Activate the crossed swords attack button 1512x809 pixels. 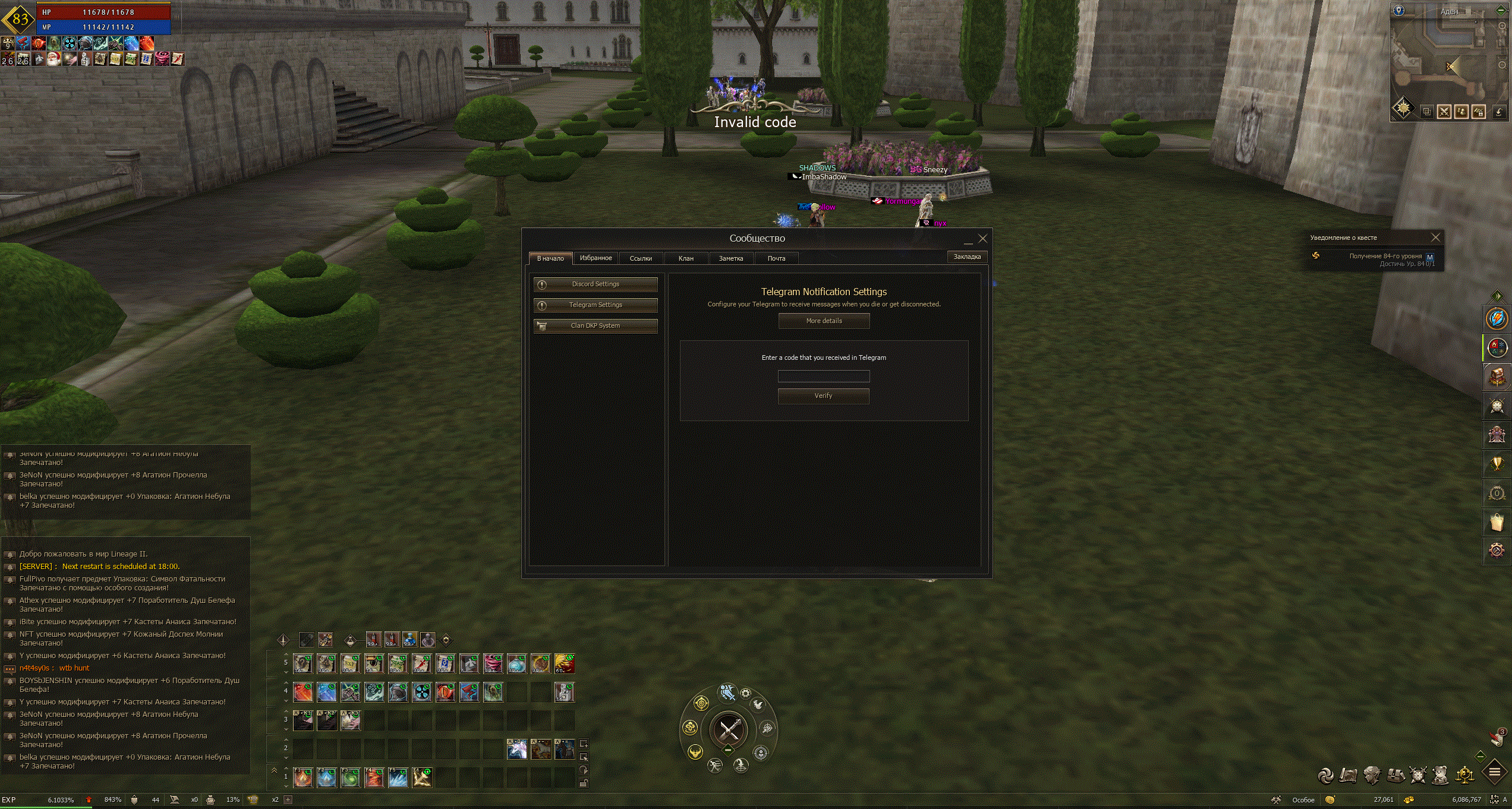(729, 729)
